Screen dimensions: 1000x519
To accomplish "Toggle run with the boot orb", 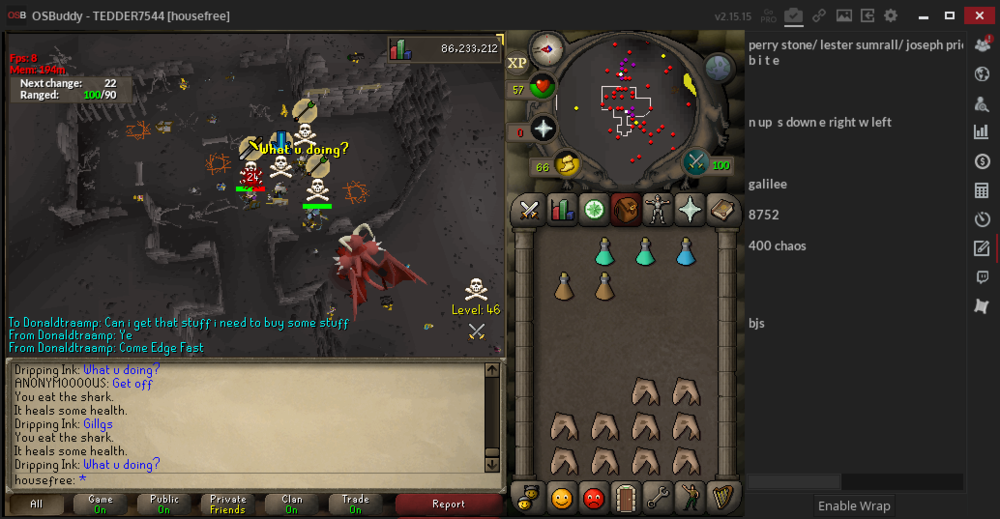I will (x=567, y=163).
